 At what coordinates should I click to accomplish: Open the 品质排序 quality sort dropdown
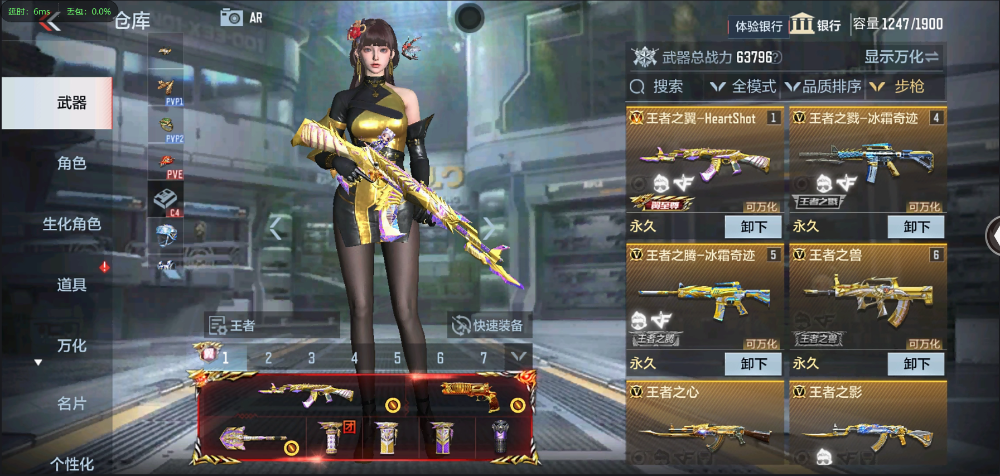tap(824, 87)
